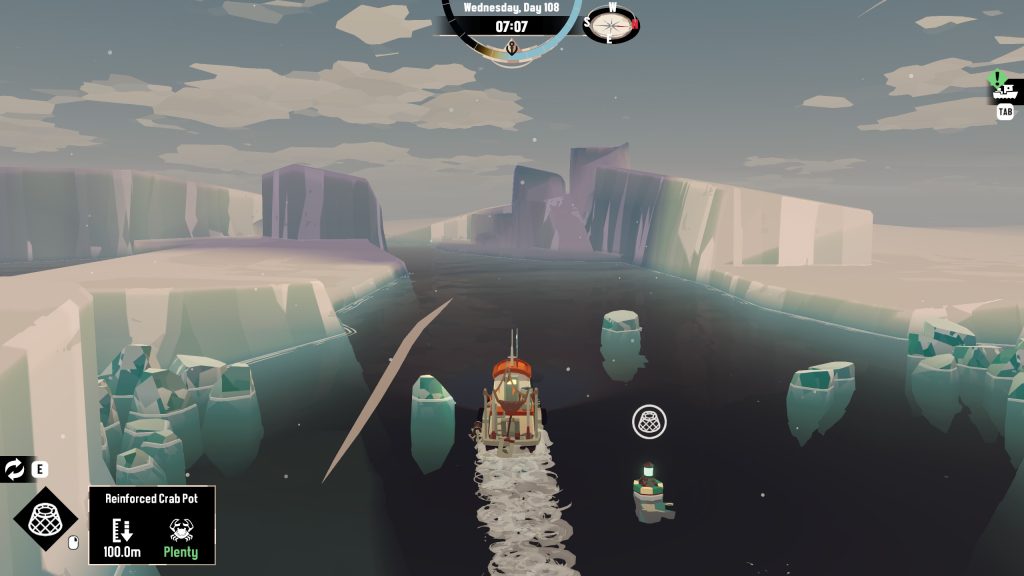Select the crab pot marker over water
1024x576 pixels.
(650, 421)
